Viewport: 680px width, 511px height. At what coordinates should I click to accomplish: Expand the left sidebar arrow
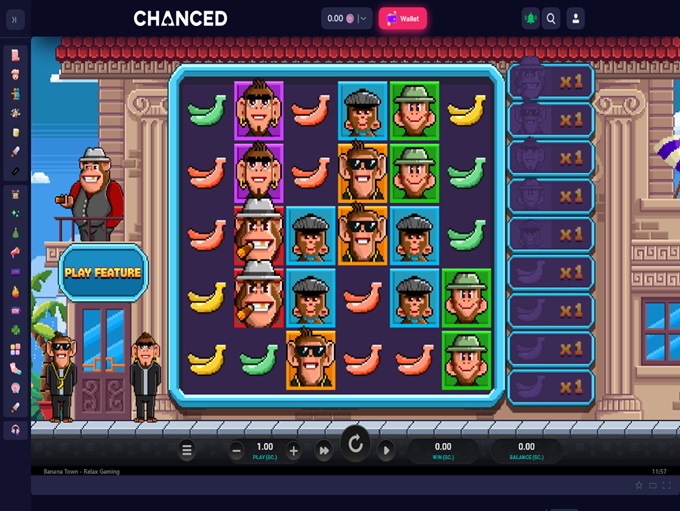pyautogui.click(x=15, y=18)
